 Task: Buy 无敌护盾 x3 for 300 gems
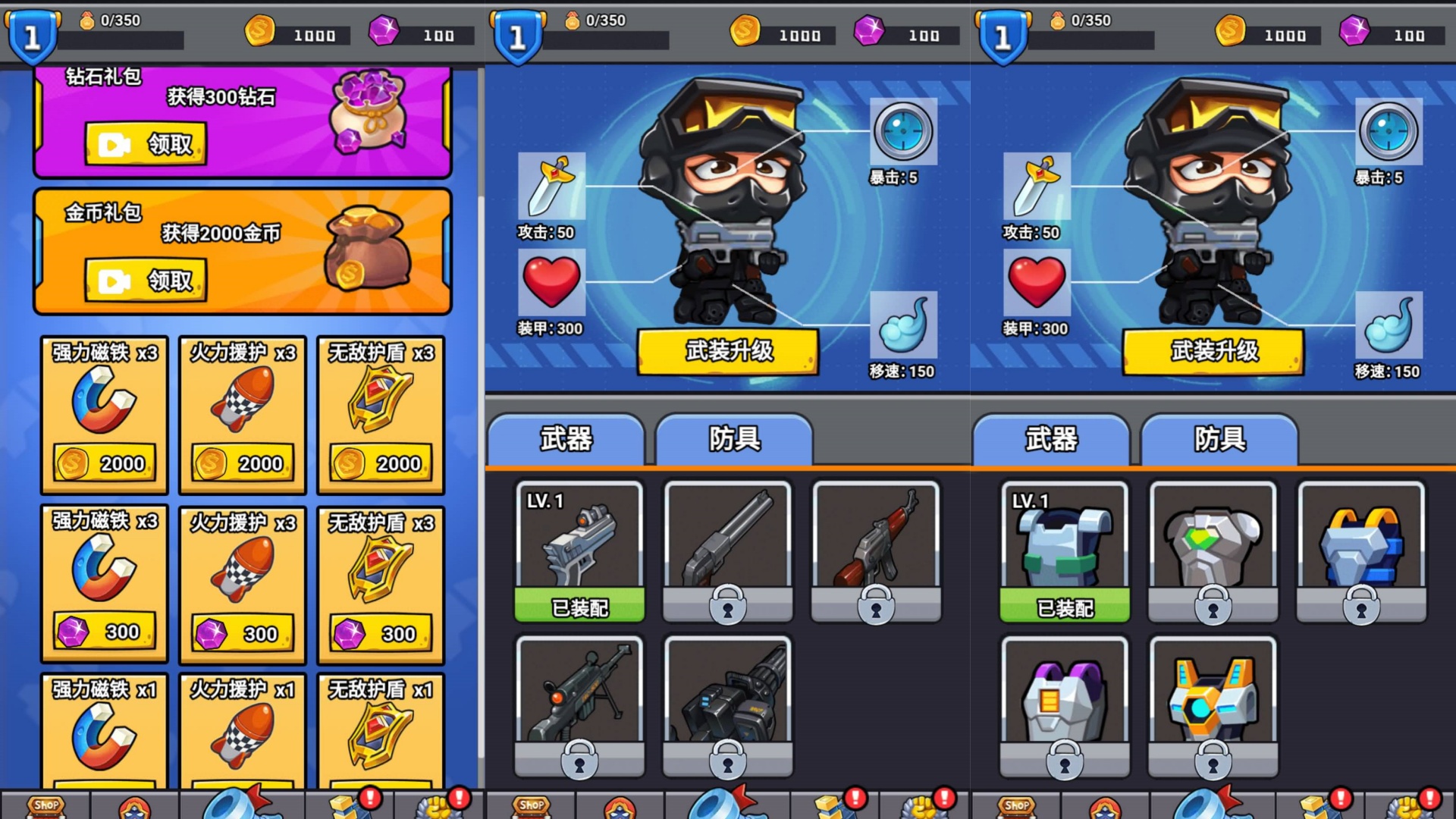point(381,633)
